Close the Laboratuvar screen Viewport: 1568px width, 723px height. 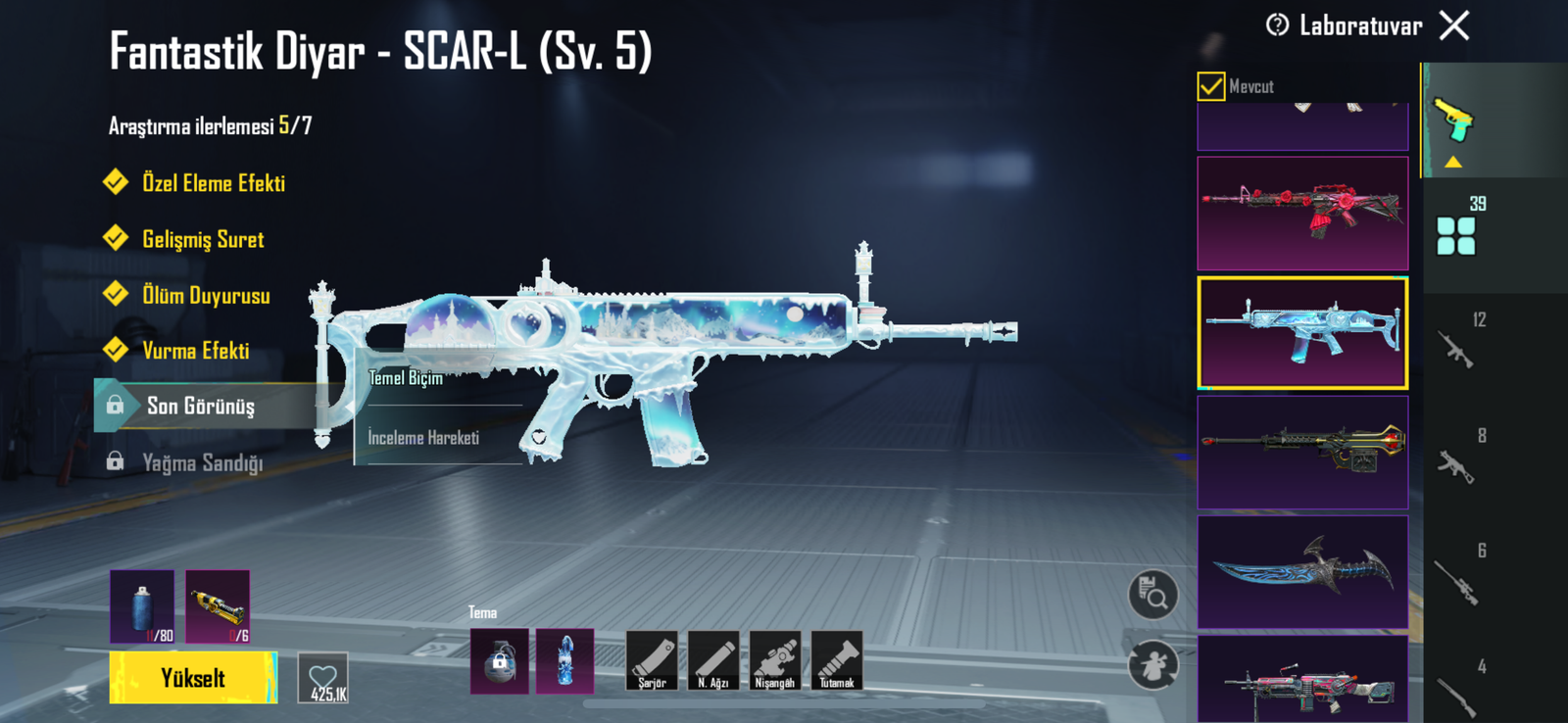[x=1454, y=25]
